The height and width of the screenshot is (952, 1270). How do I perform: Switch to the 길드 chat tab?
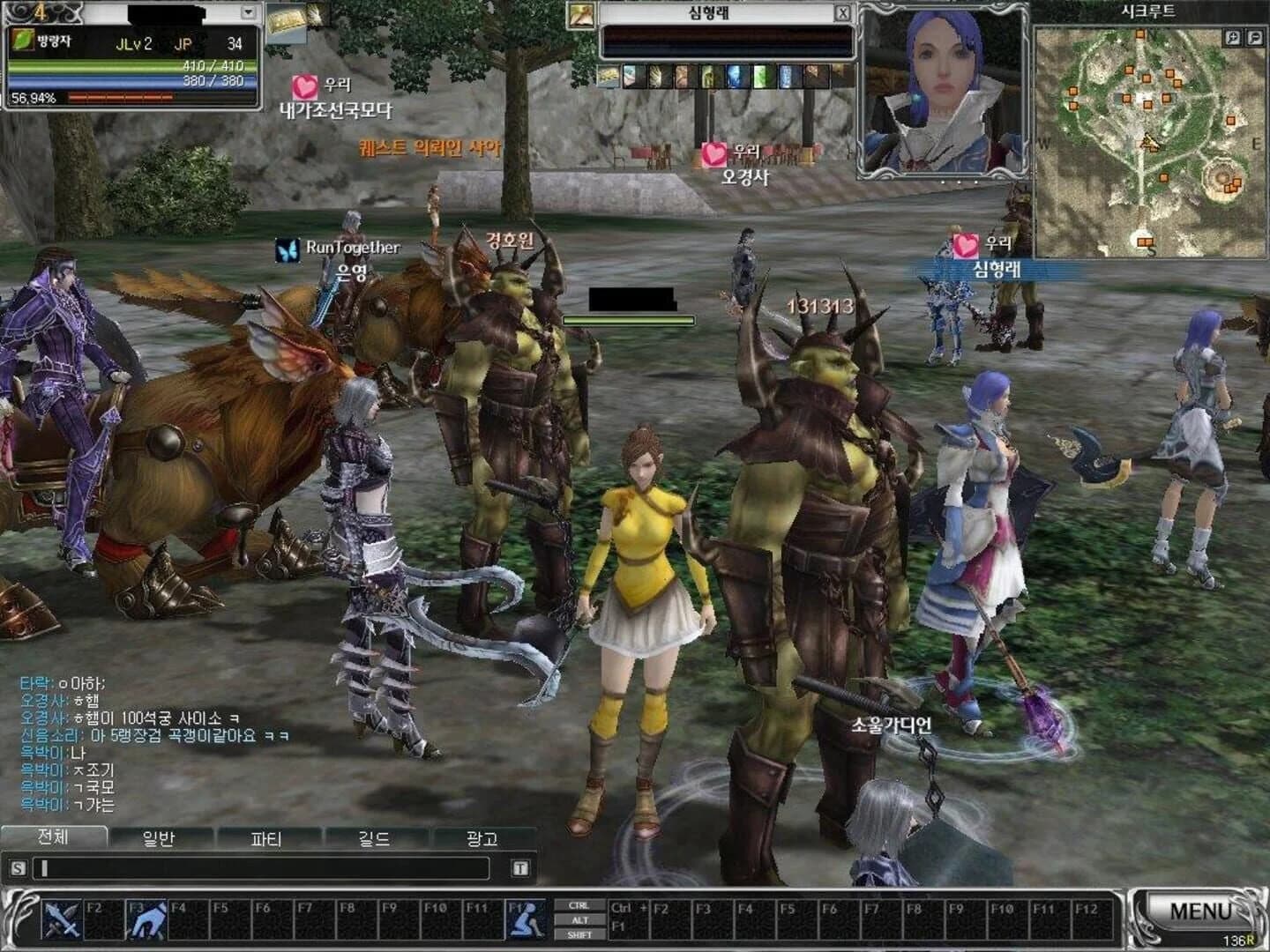[374, 838]
